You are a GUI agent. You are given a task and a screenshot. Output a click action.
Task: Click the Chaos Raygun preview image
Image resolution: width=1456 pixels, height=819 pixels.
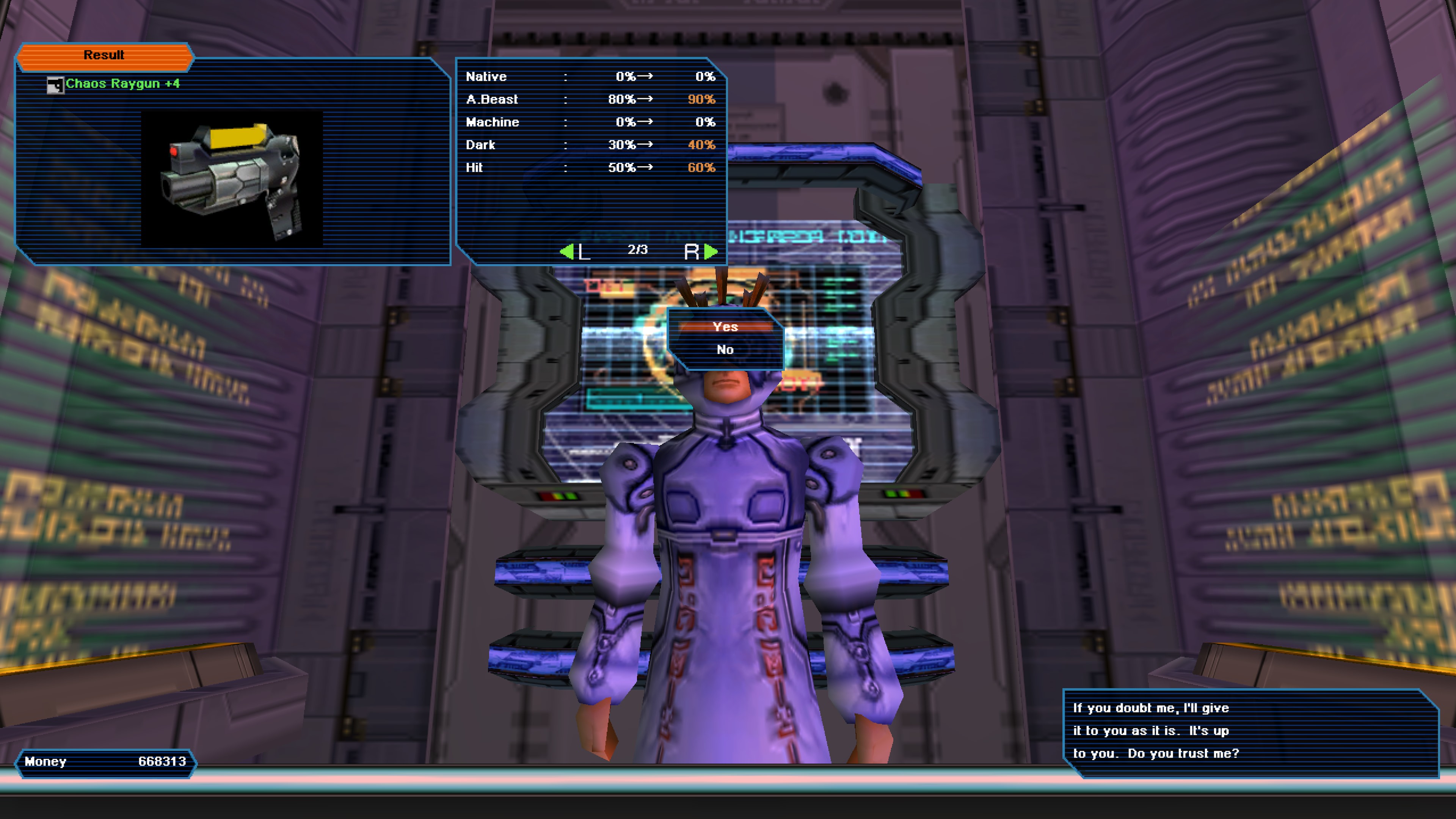[x=232, y=179]
